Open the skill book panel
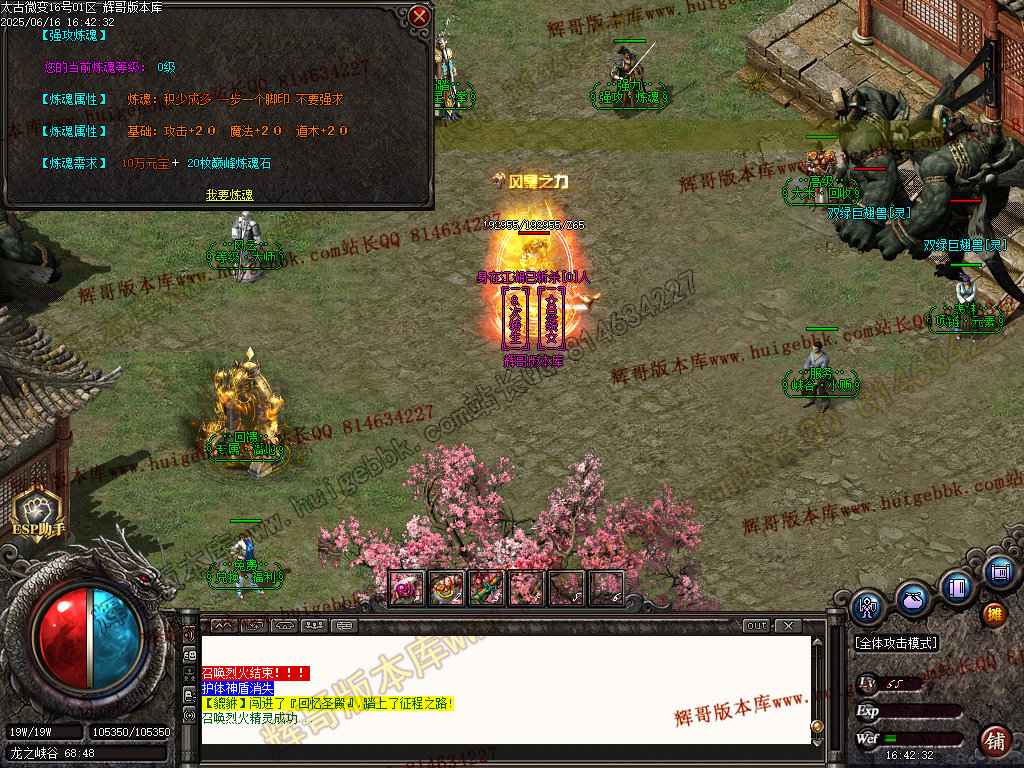This screenshot has width=1024, height=768. [957, 586]
